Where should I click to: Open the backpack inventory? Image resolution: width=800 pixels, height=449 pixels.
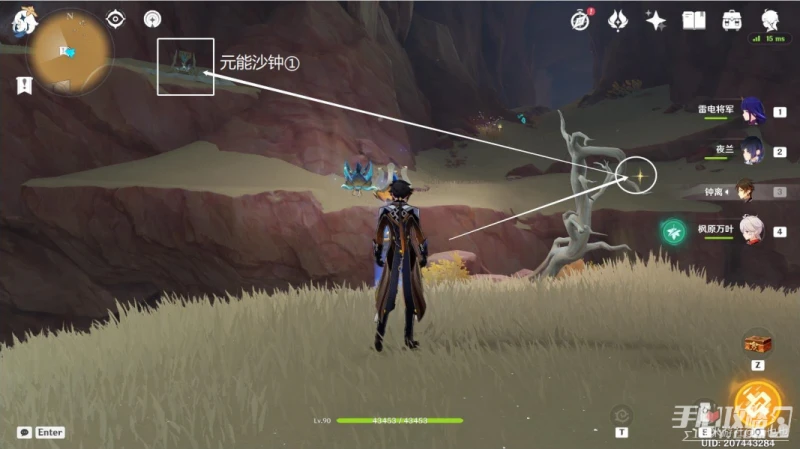pyautogui.click(x=732, y=20)
